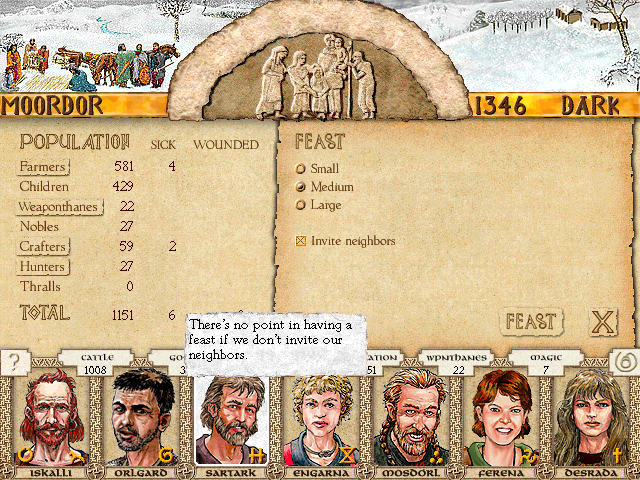
Task: Hold the feast with the Feast button
Action: point(530,322)
